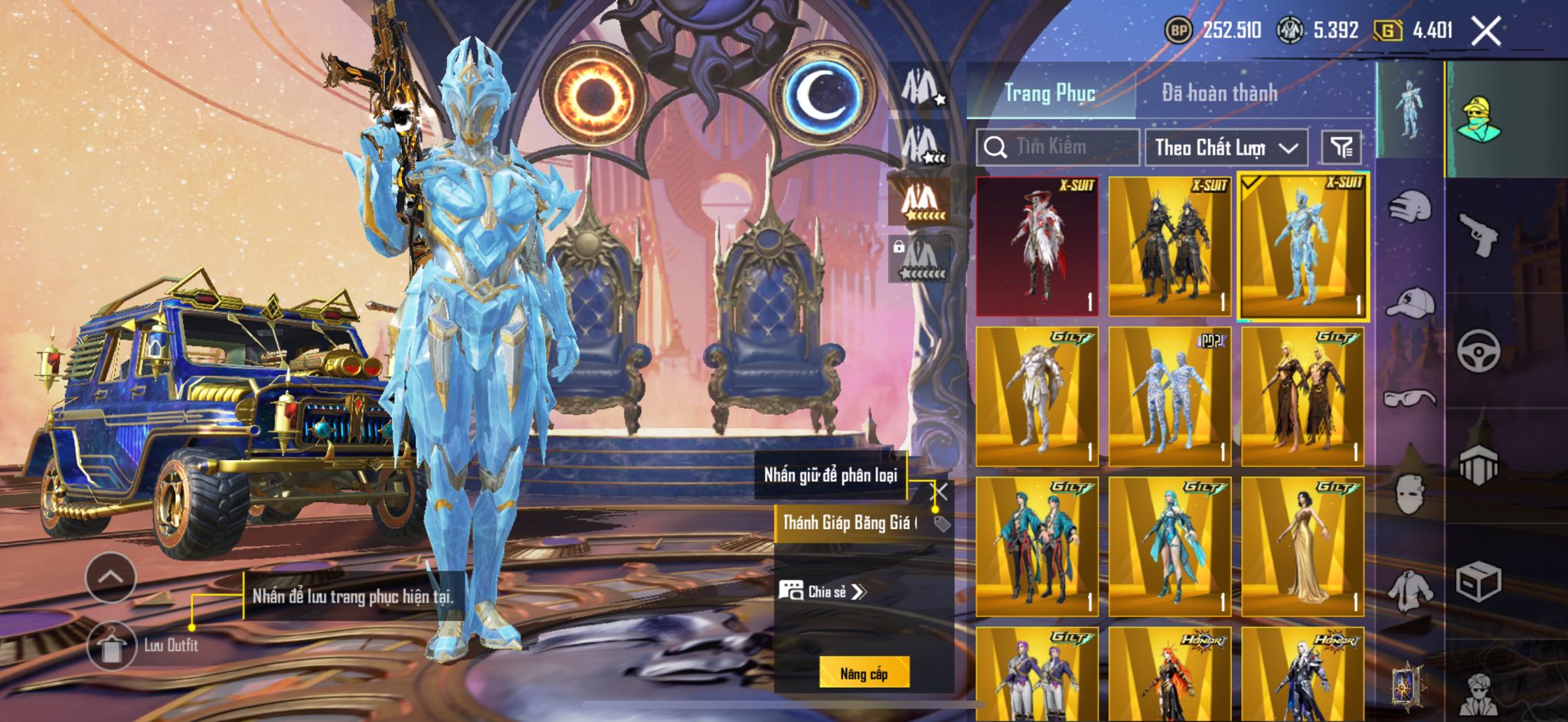Select the locked seven-star suit level

[922, 260]
